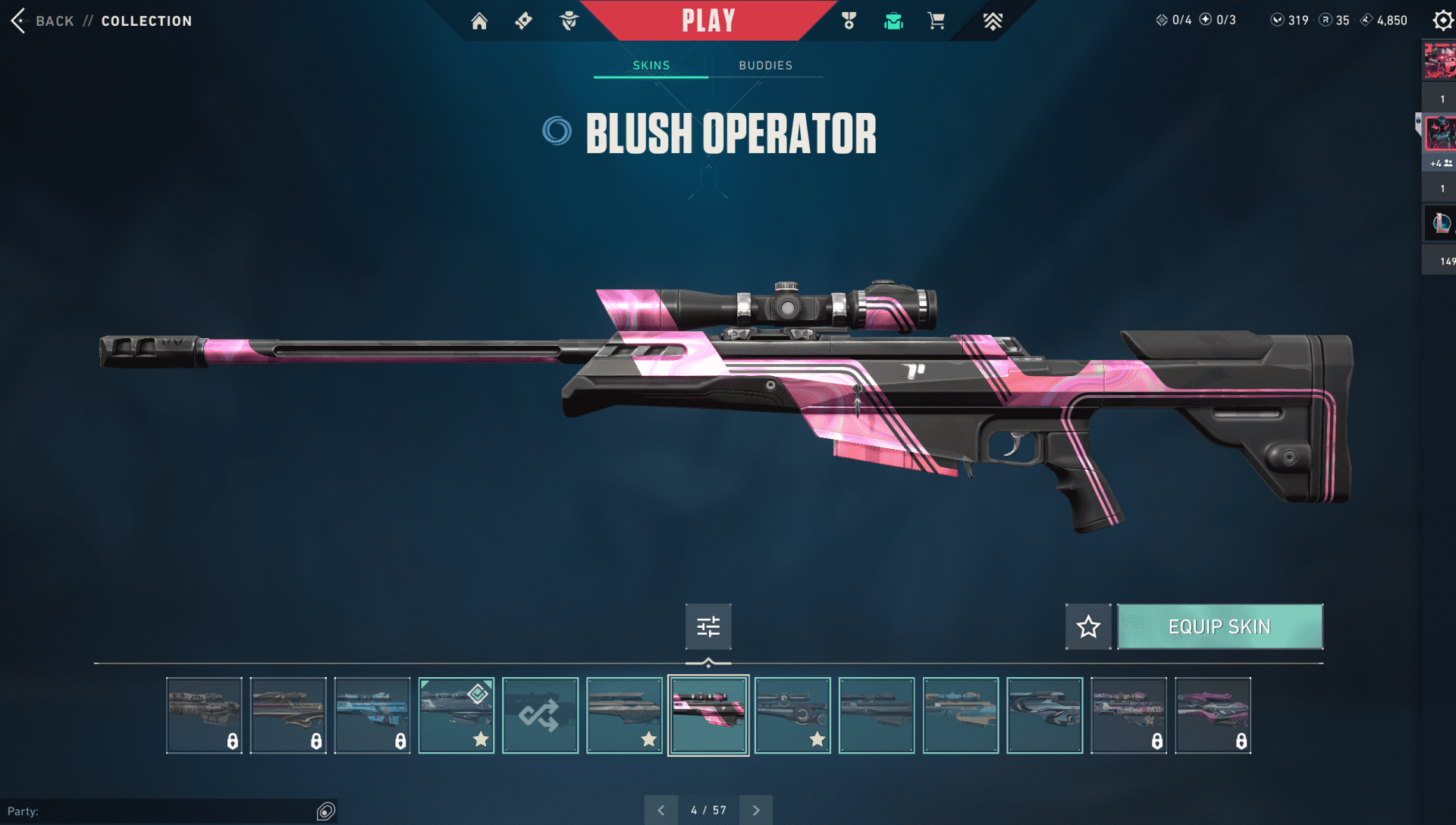Image resolution: width=1456 pixels, height=825 pixels.
Task: Open the settings gear
Action: [x=1442, y=20]
